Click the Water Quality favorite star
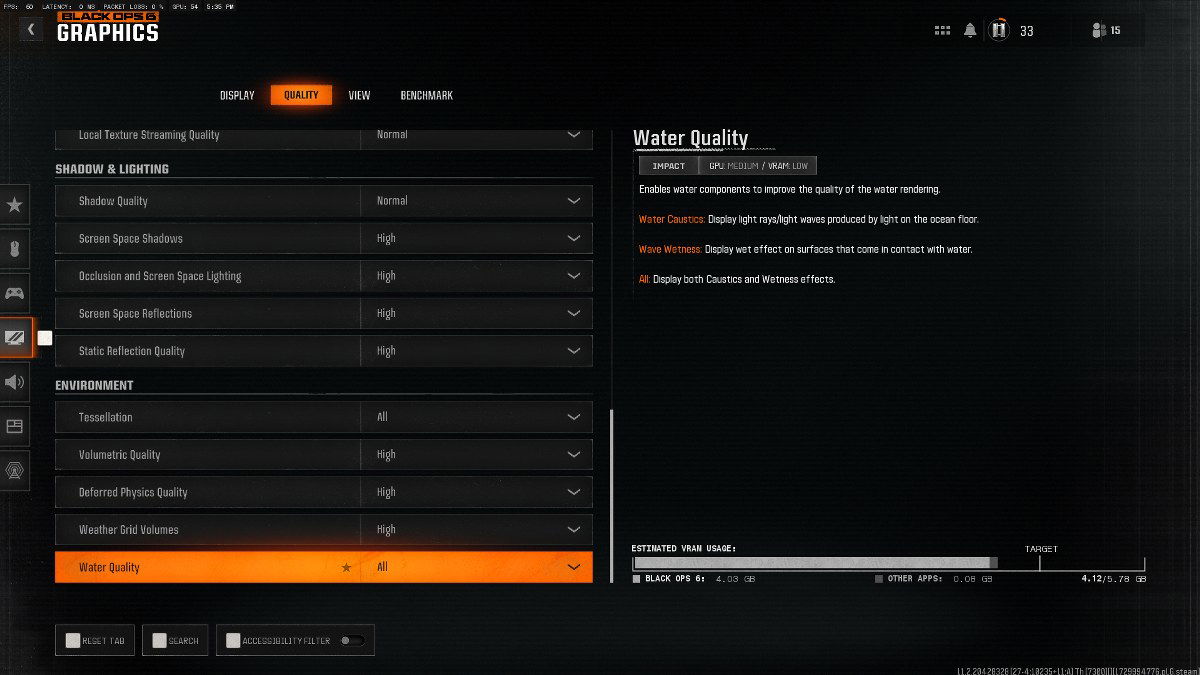Screen dimensions: 1200x675 pos(347,568)
